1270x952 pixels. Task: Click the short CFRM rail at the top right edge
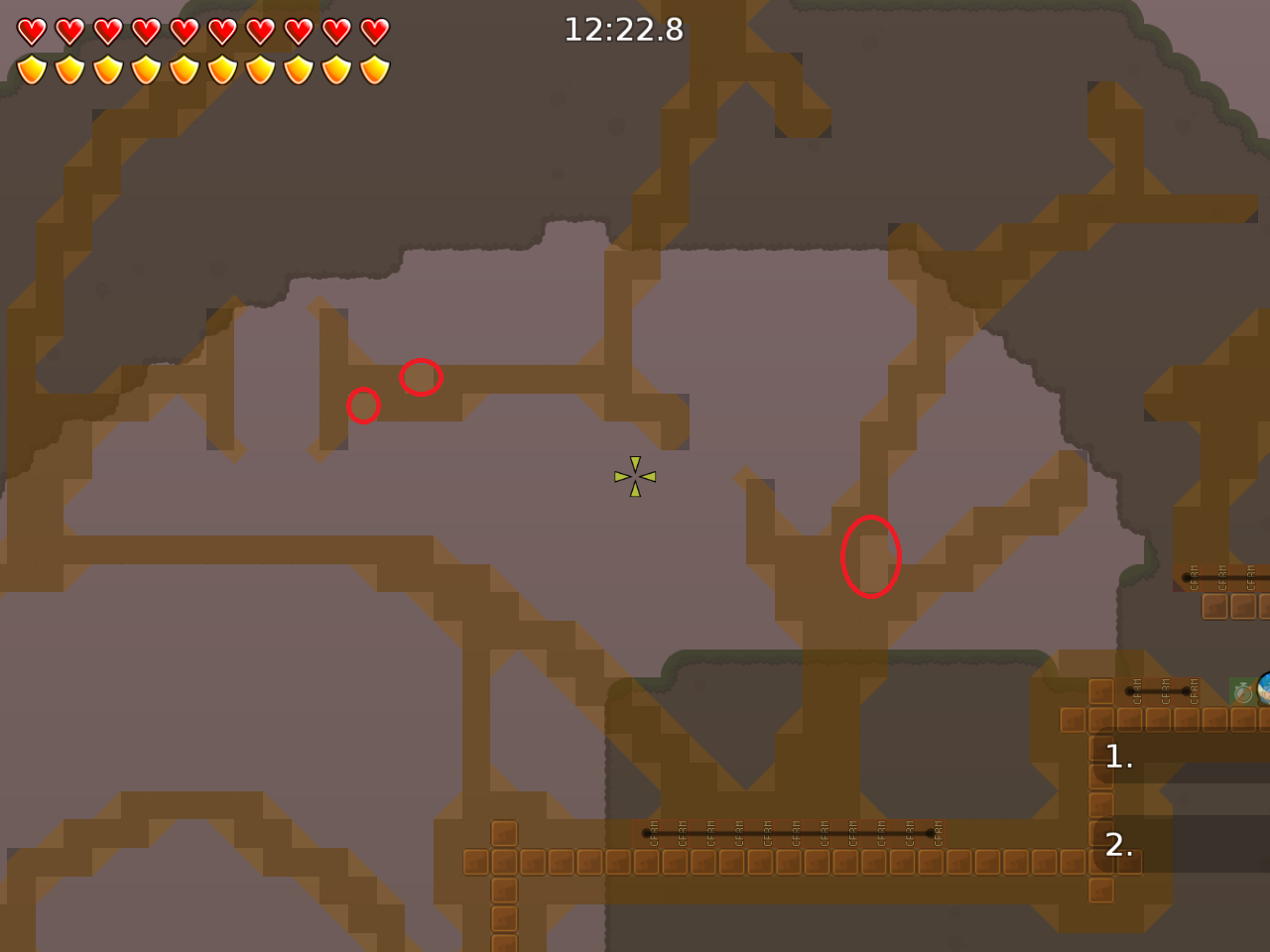[x=1220, y=578]
